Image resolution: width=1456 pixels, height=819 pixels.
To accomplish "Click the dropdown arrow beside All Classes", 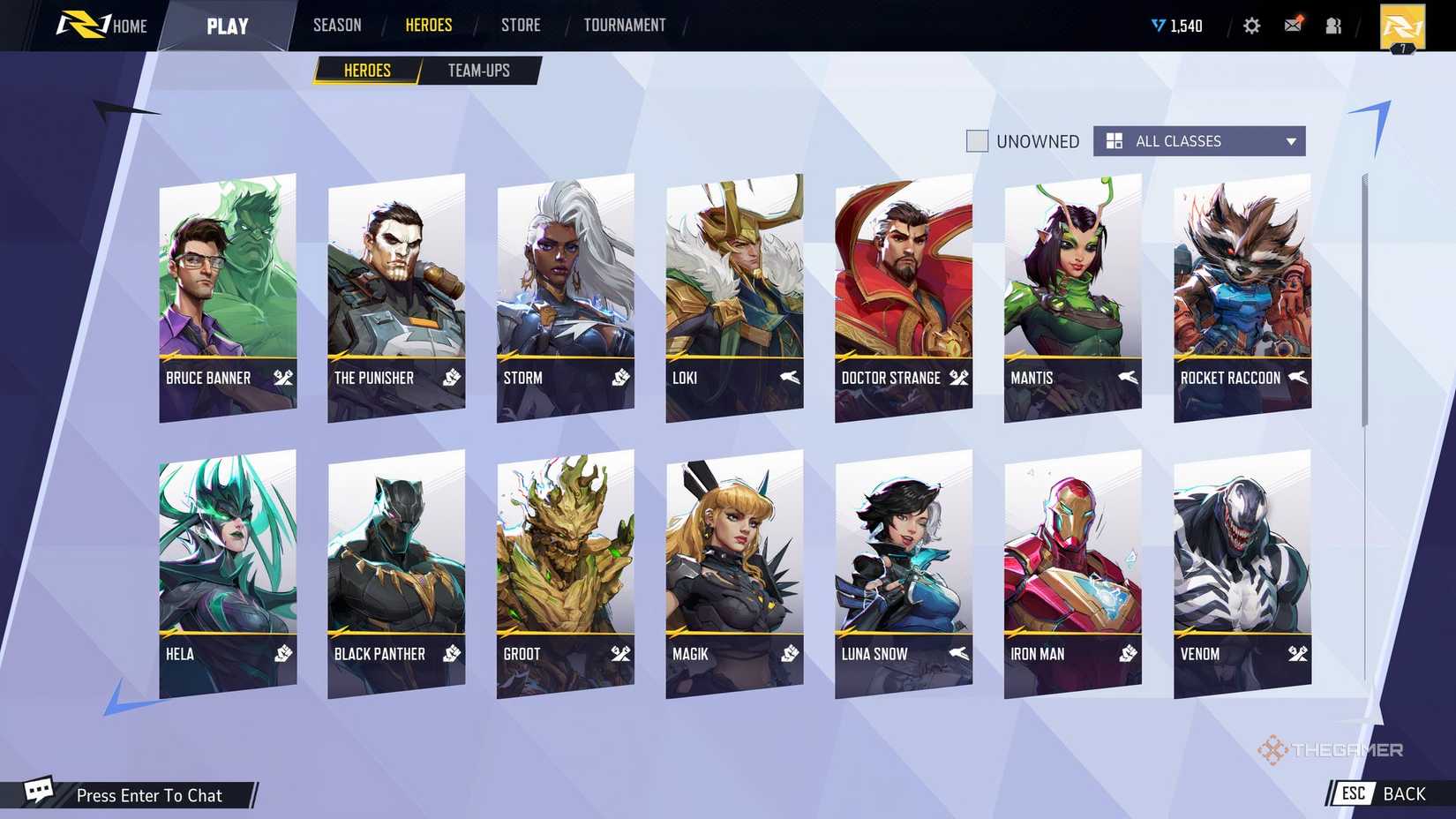I will coord(1290,141).
